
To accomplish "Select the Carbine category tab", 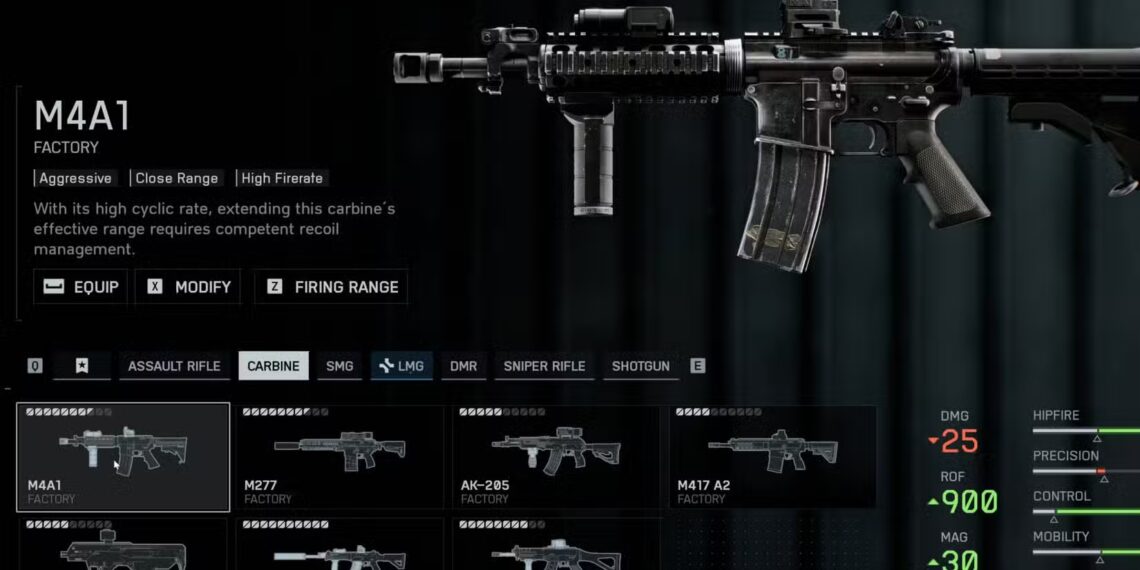I will coord(273,366).
